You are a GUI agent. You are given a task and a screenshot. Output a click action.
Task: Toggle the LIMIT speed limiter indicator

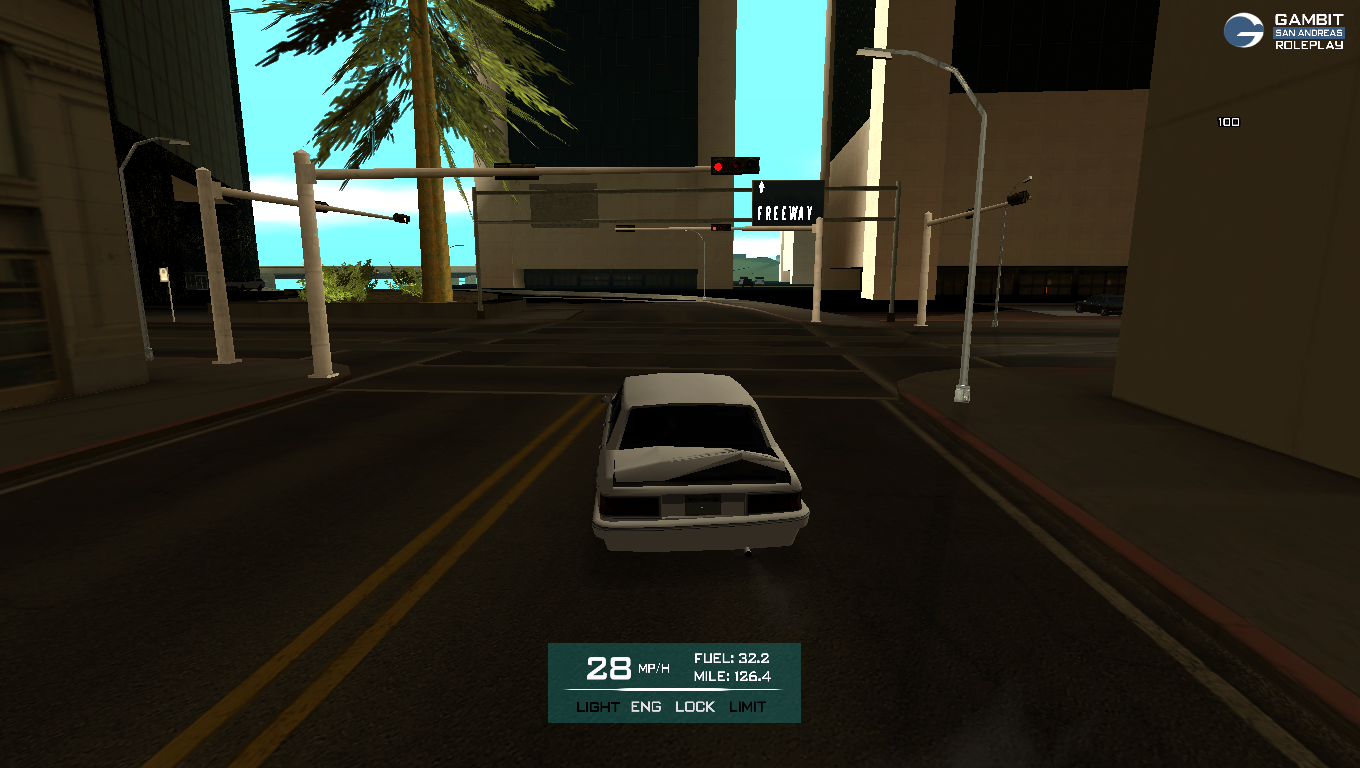747,707
